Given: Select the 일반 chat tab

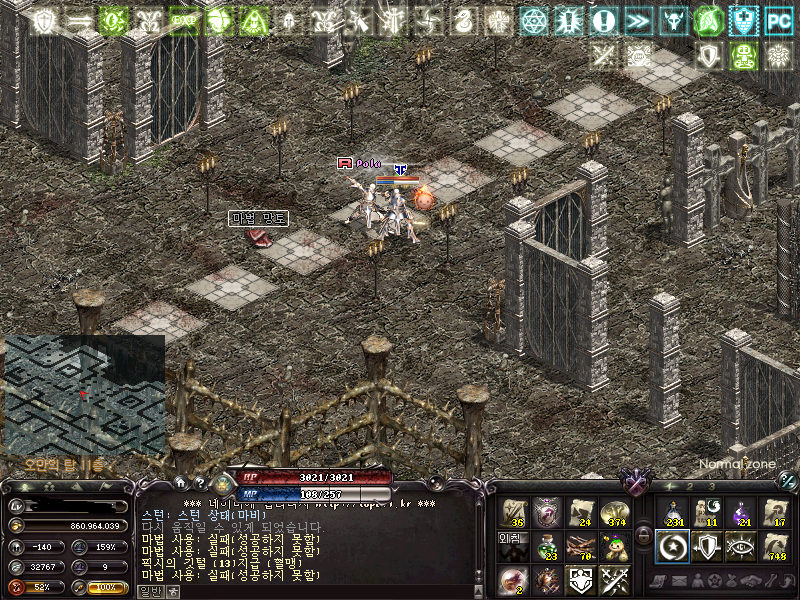Looking at the screenshot, I should [x=149, y=591].
